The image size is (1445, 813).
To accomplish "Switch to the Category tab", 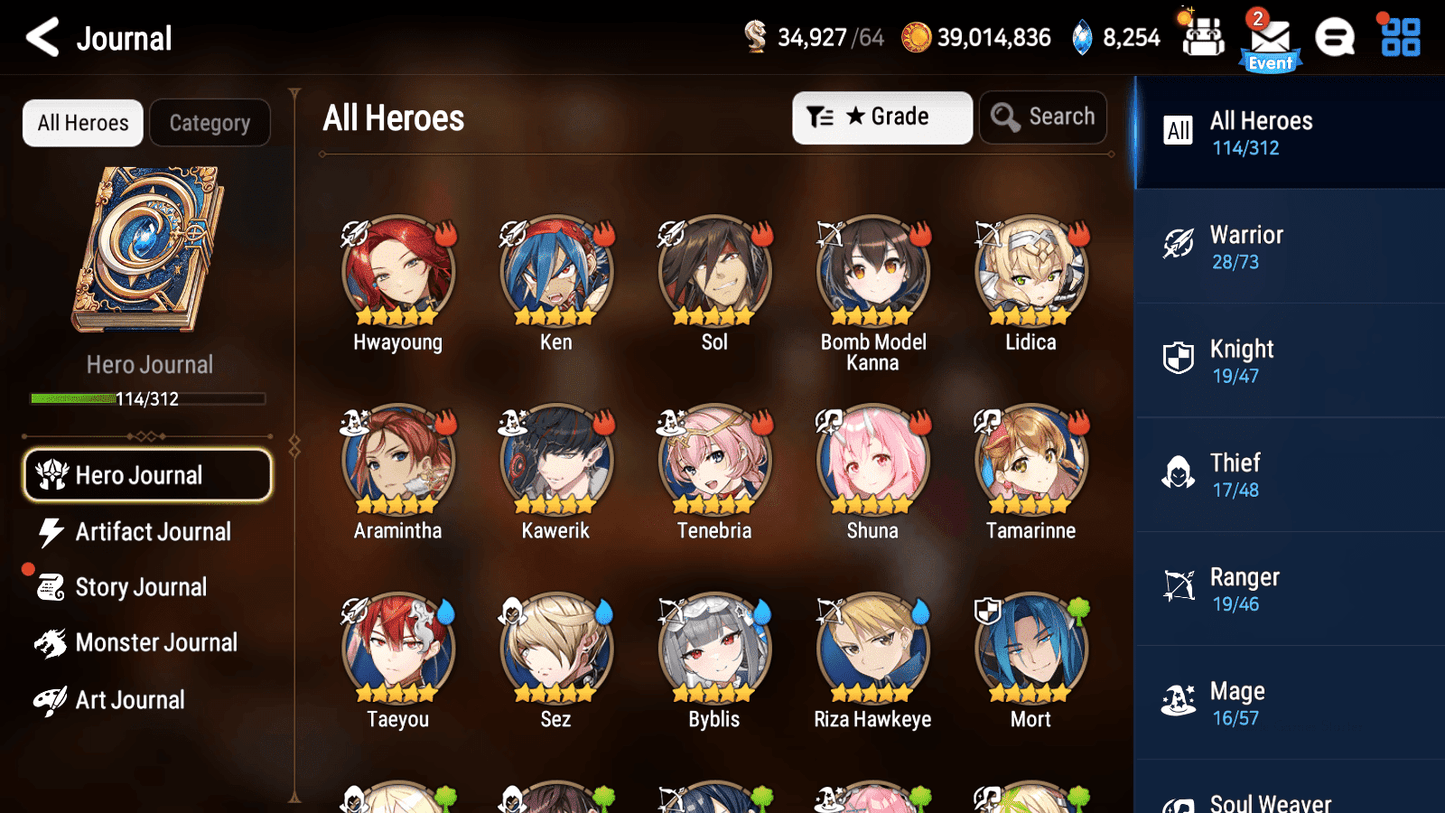I will (x=210, y=122).
